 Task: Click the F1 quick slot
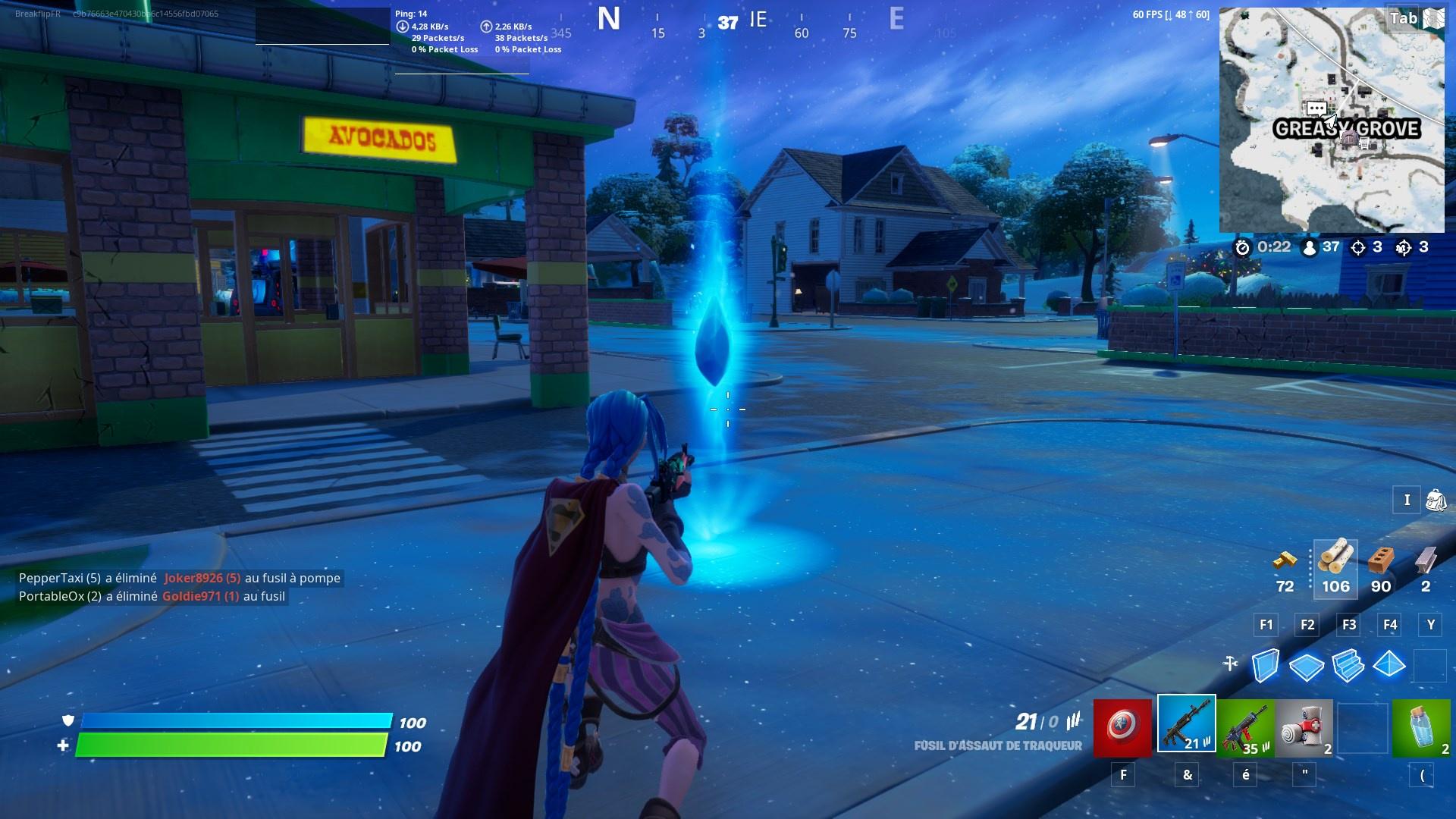point(1265,625)
